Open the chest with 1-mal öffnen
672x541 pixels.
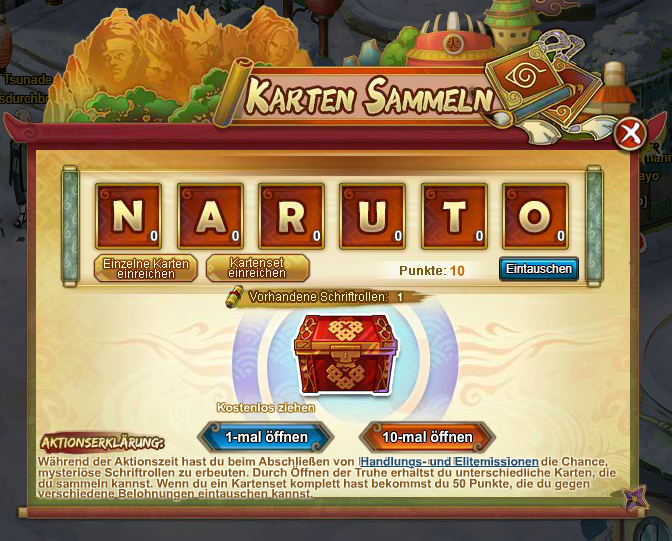(264, 437)
